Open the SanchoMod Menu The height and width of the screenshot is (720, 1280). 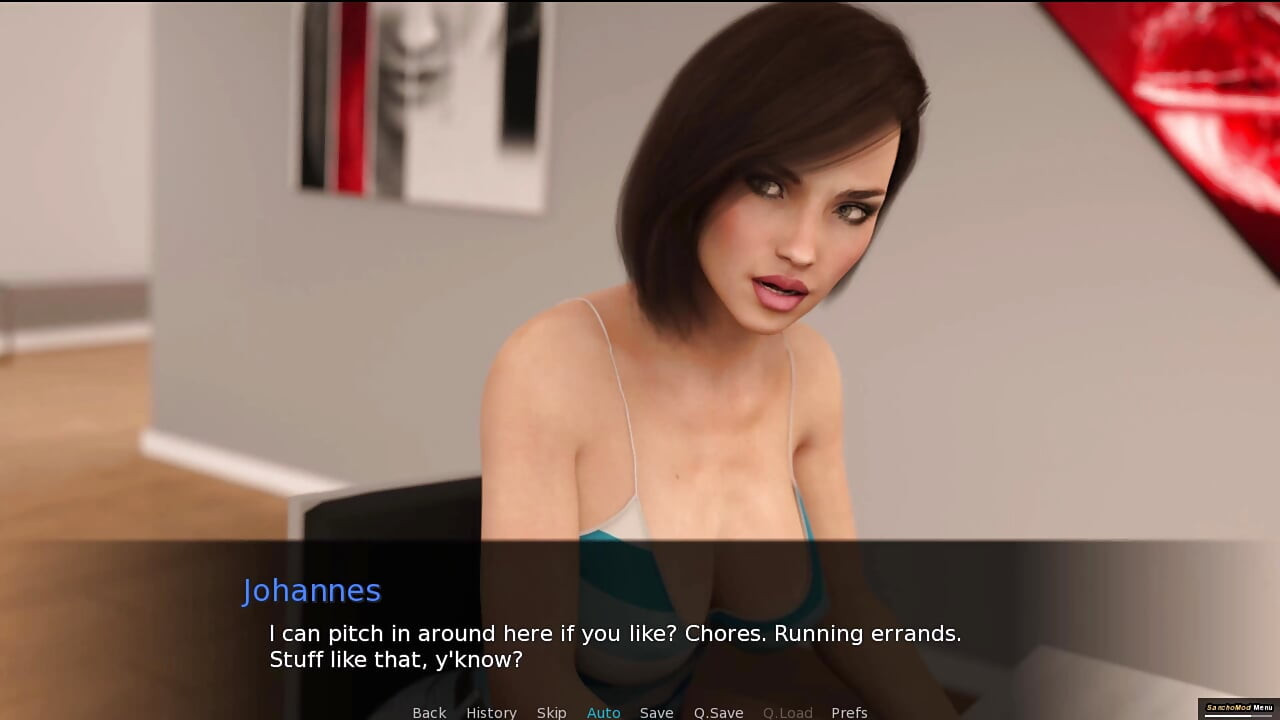click(x=1239, y=708)
